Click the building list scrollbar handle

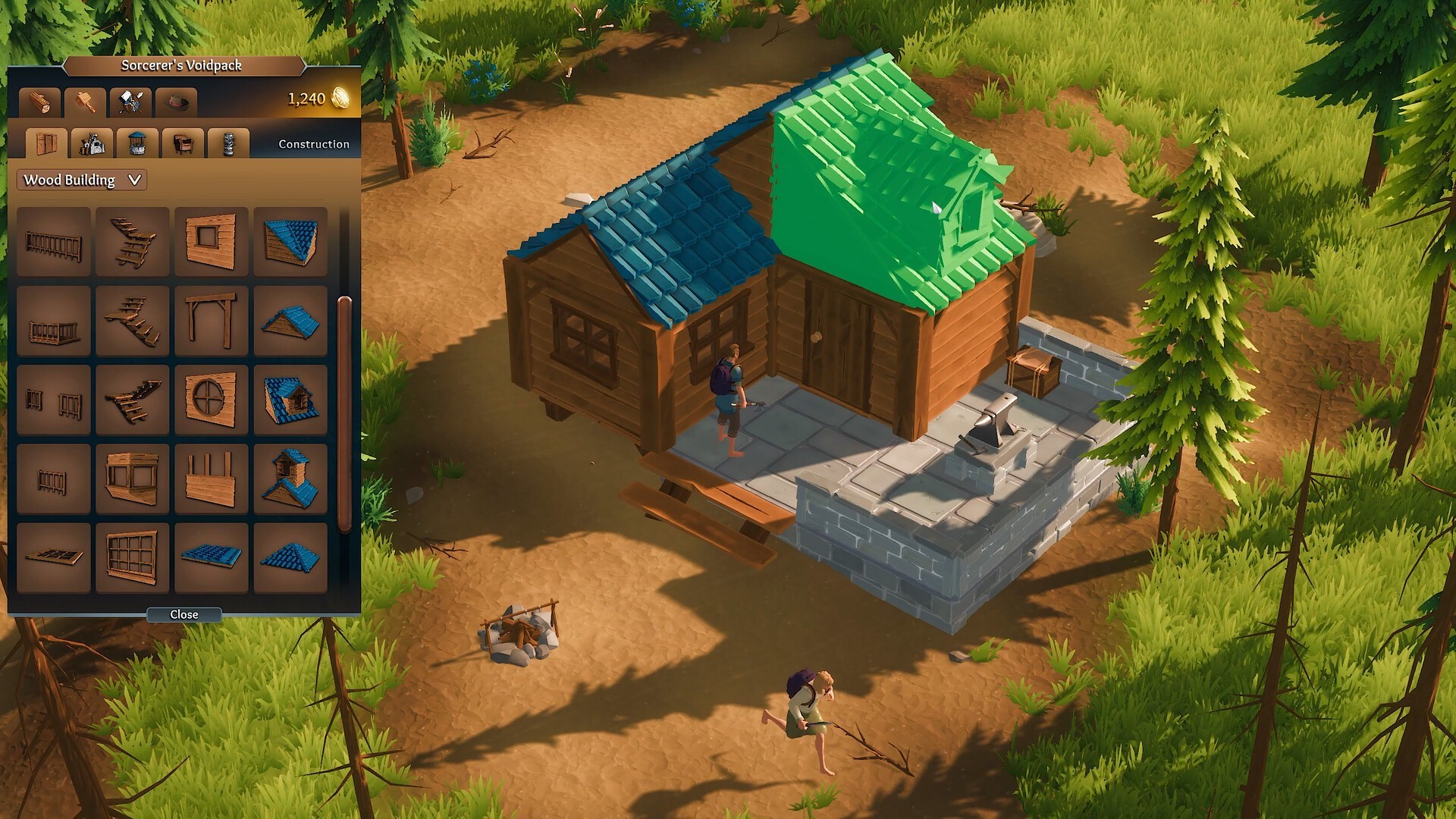click(x=344, y=413)
